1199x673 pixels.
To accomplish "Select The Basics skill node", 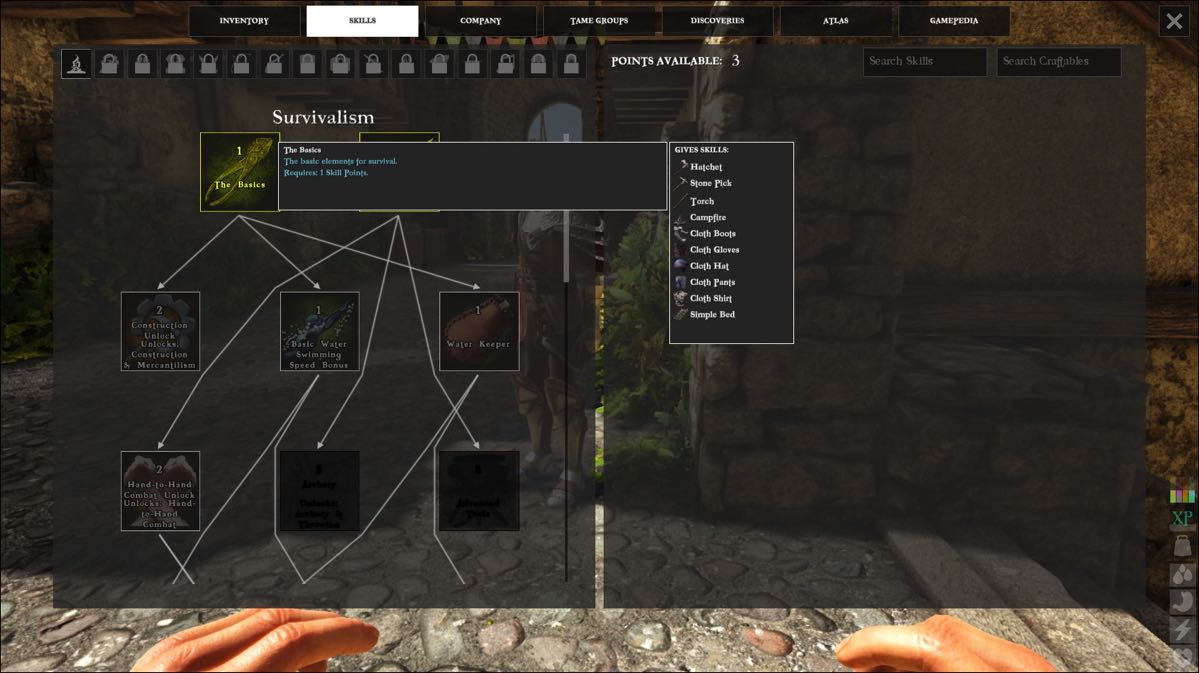I will coord(240,172).
